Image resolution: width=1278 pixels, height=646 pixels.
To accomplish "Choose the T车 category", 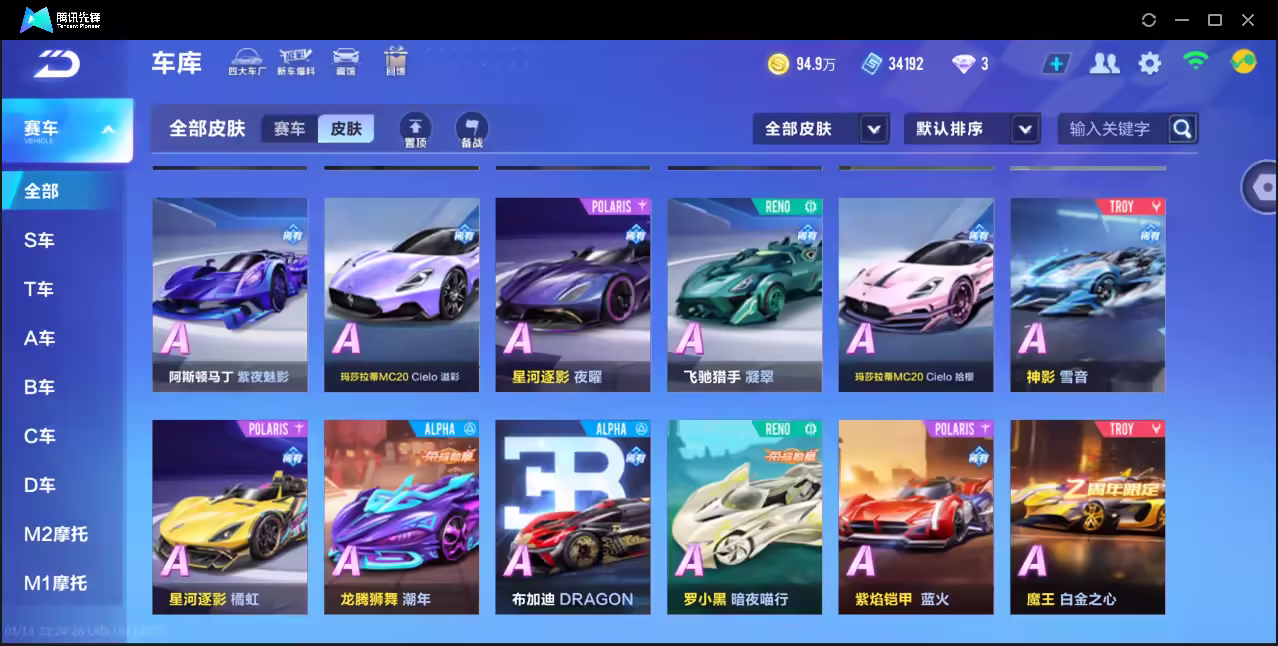I will 40,289.
